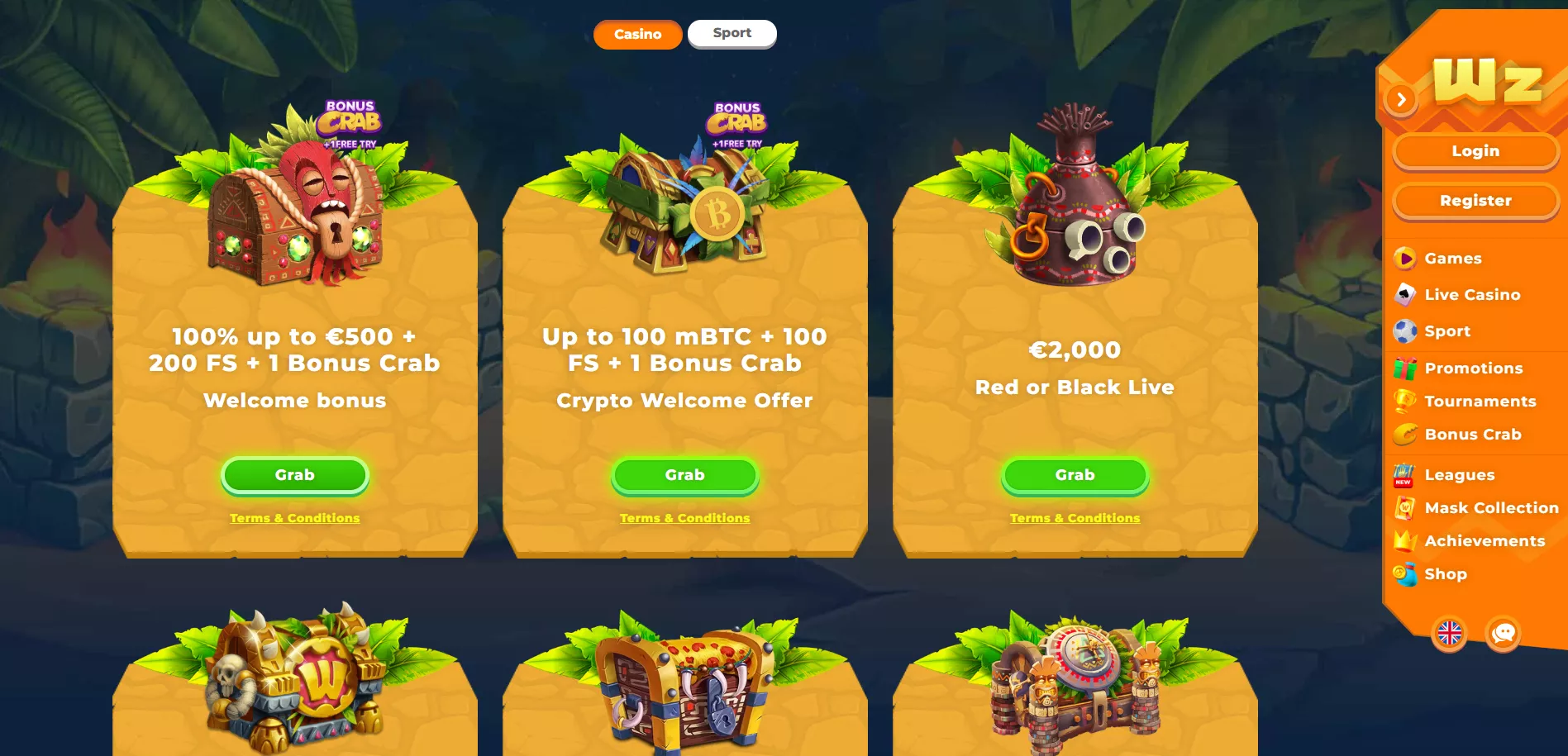The height and width of the screenshot is (756, 1568).
Task: Grab the Crypto Welcome Offer
Action: pyautogui.click(x=684, y=475)
